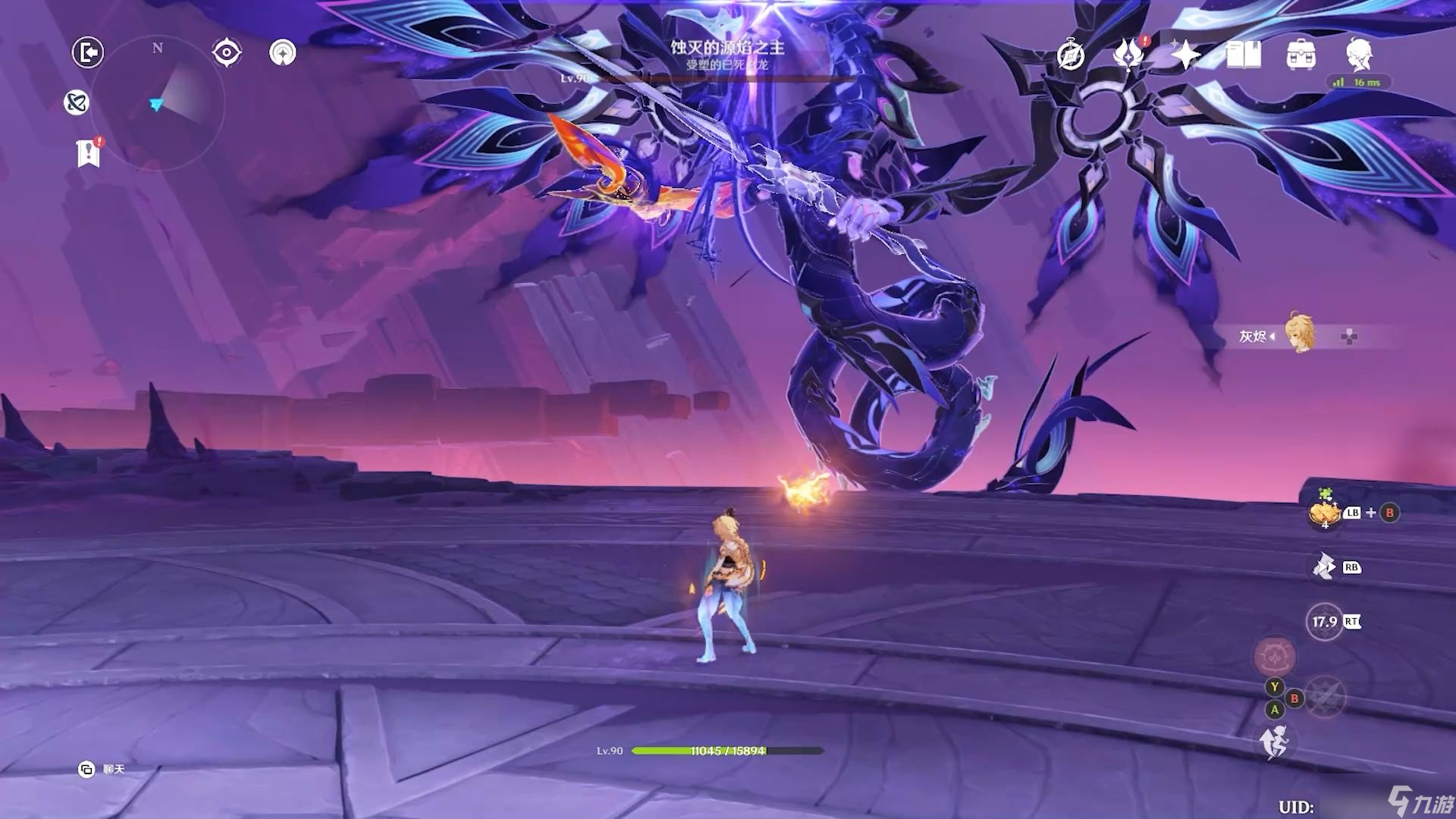Click the round icon left of the minimap
Image resolution: width=1456 pixels, height=819 pixels.
pyautogui.click(x=77, y=102)
